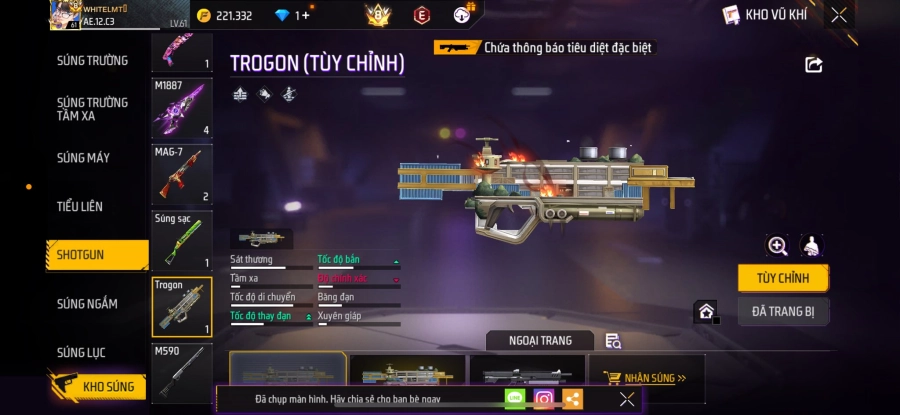Image resolution: width=900 pixels, height=415 pixels.
Task: Zoom in with the magnifier icon
Action: [x=777, y=246]
